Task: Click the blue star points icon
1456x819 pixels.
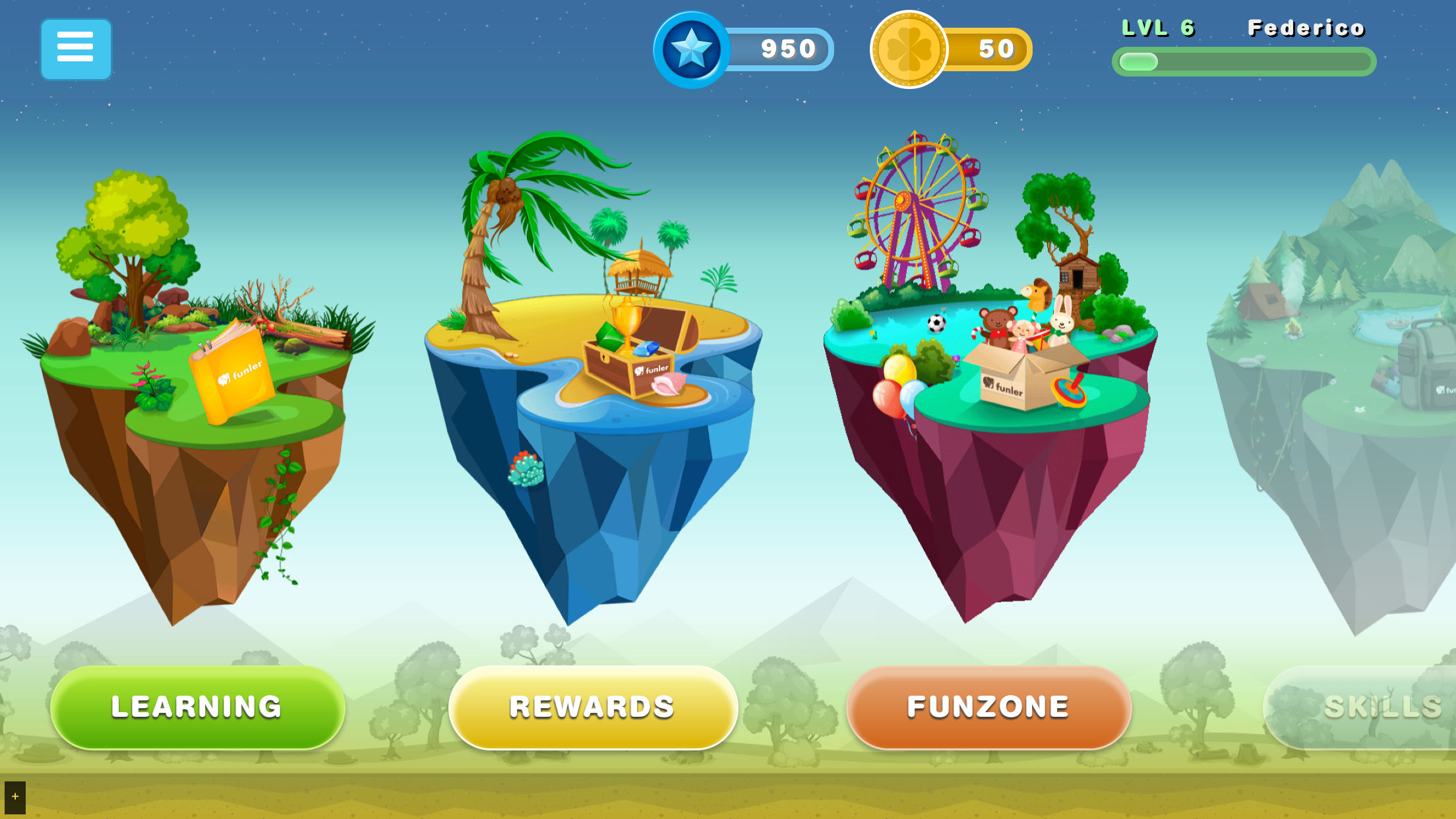Action: [691, 49]
